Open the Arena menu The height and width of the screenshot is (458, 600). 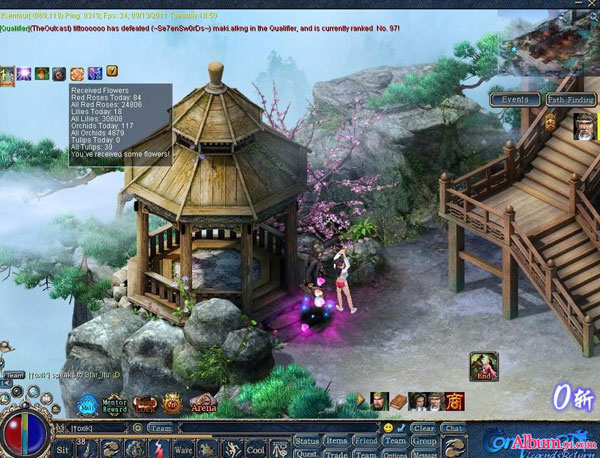click(203, 405)
